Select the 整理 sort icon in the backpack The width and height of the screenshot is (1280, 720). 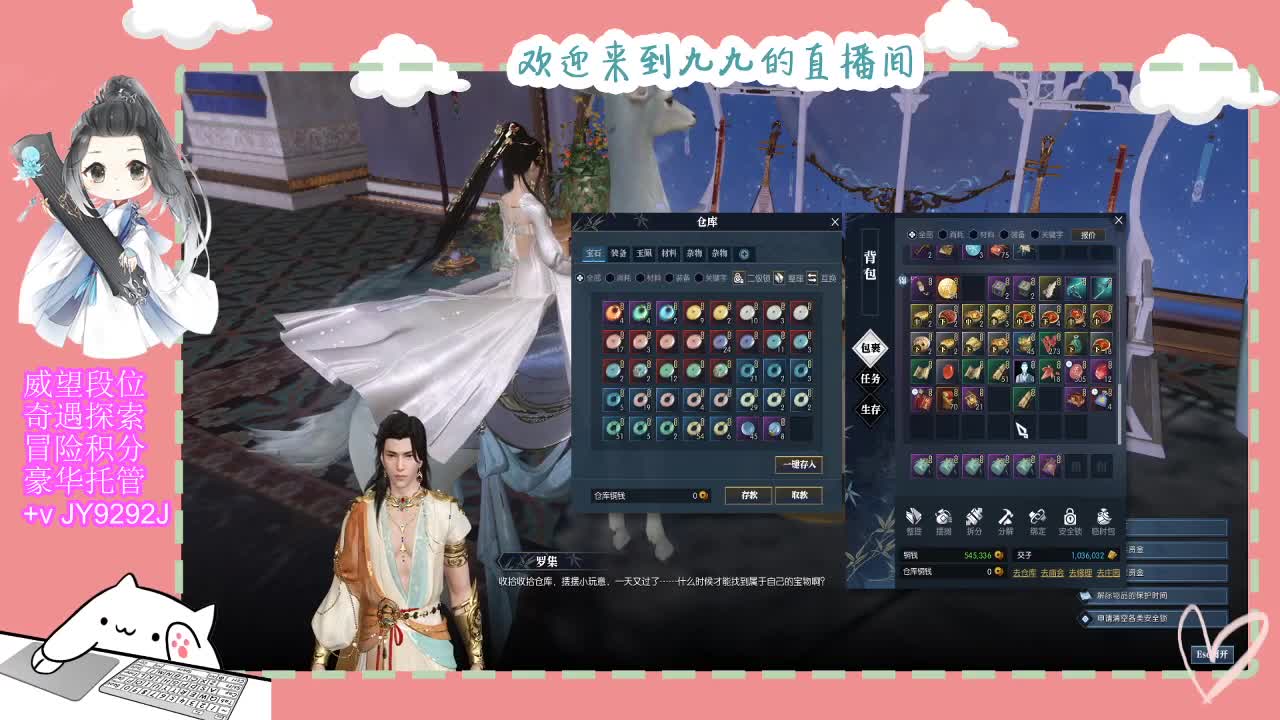(913, 518)
